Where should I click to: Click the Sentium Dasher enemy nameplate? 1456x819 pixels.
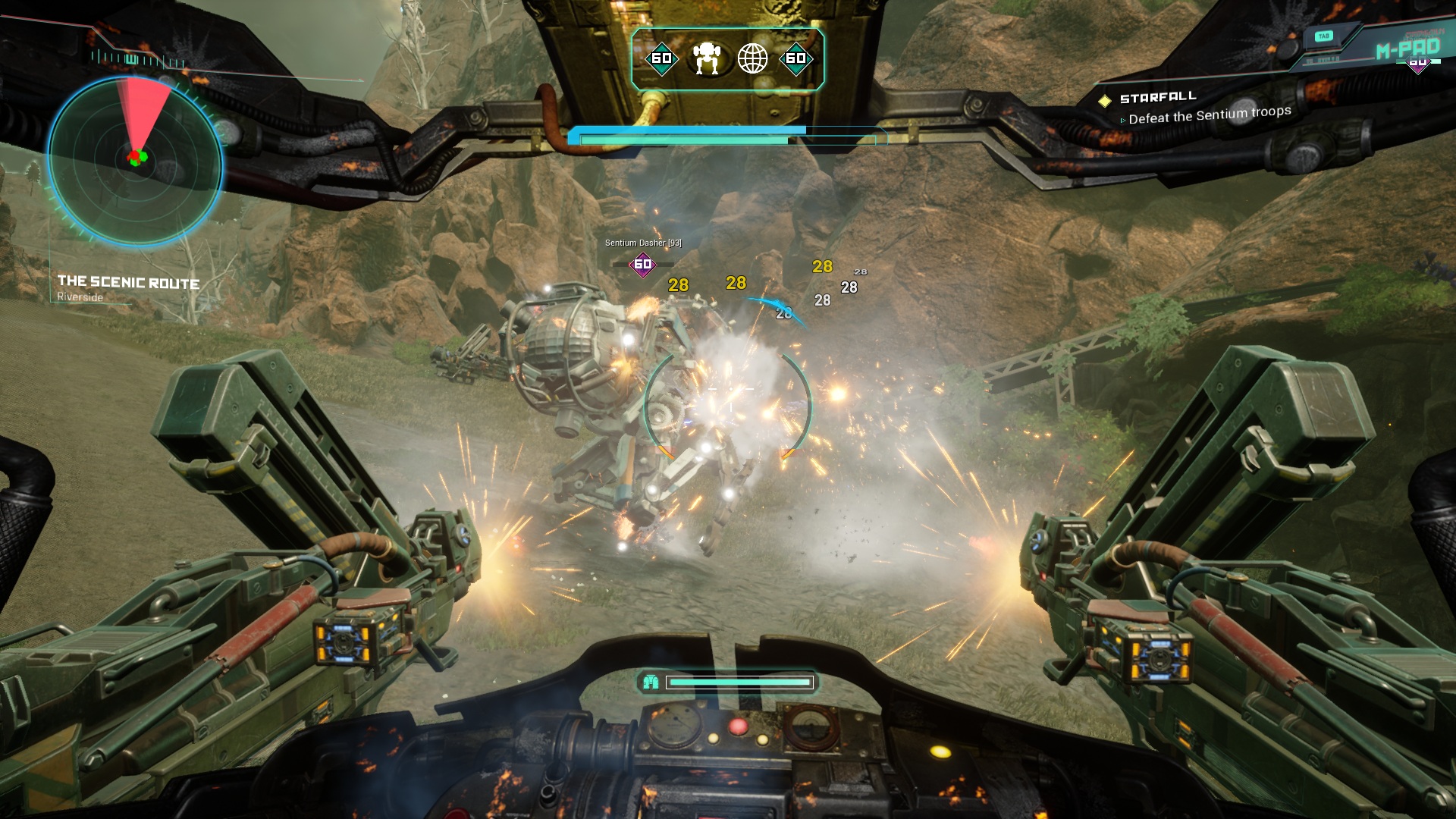coord(643,243)
